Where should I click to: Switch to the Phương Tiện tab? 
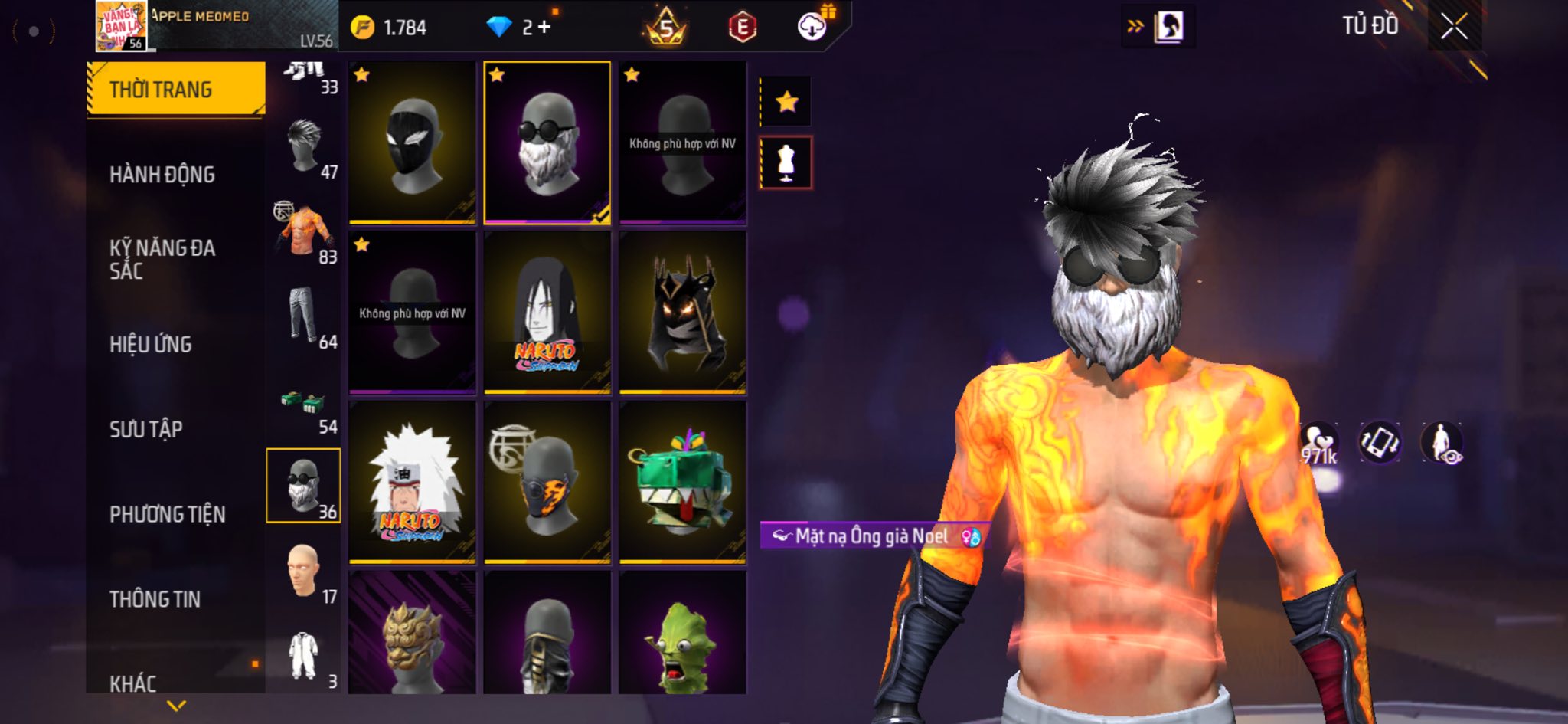(x=168, y=514)
